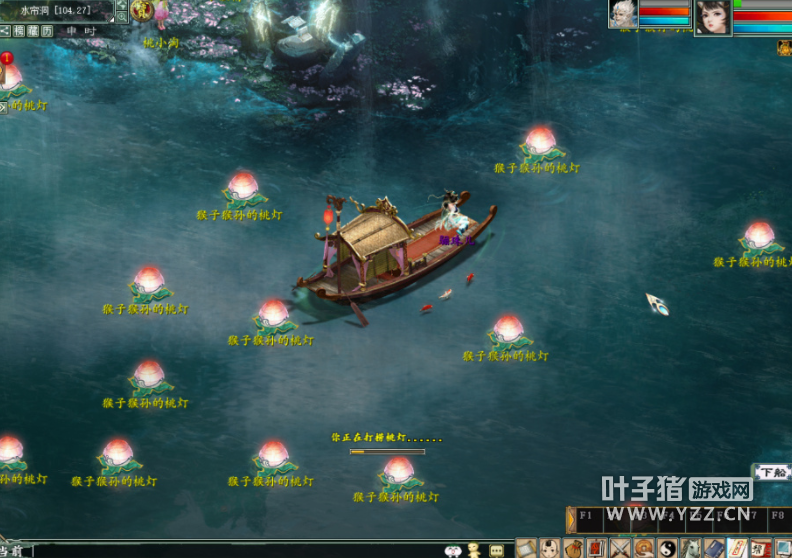Click the share icon button
Viewport: 792px width, 558px height.
click(5, 31)
